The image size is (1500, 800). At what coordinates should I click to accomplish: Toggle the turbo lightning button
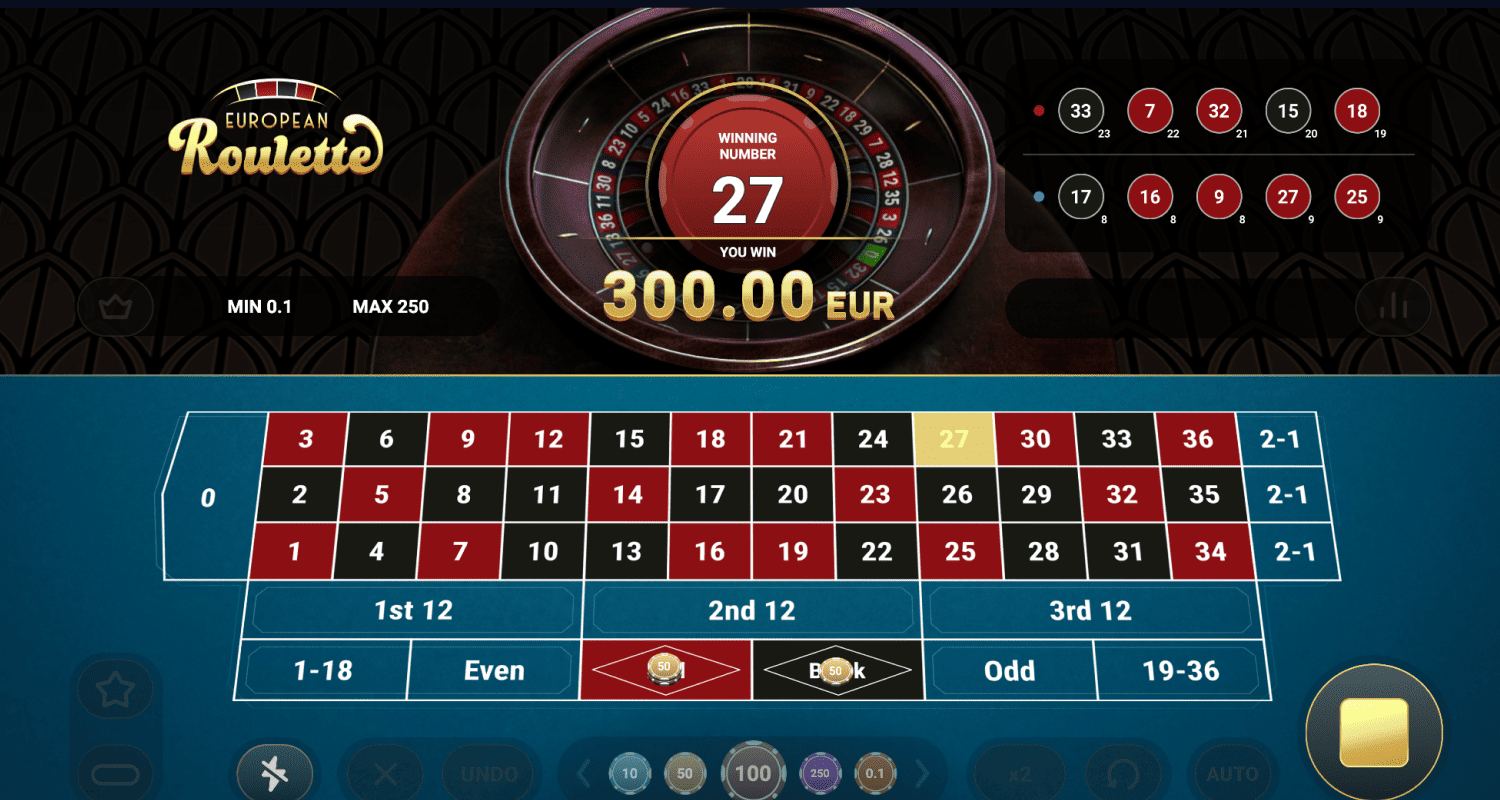point(274,773)
